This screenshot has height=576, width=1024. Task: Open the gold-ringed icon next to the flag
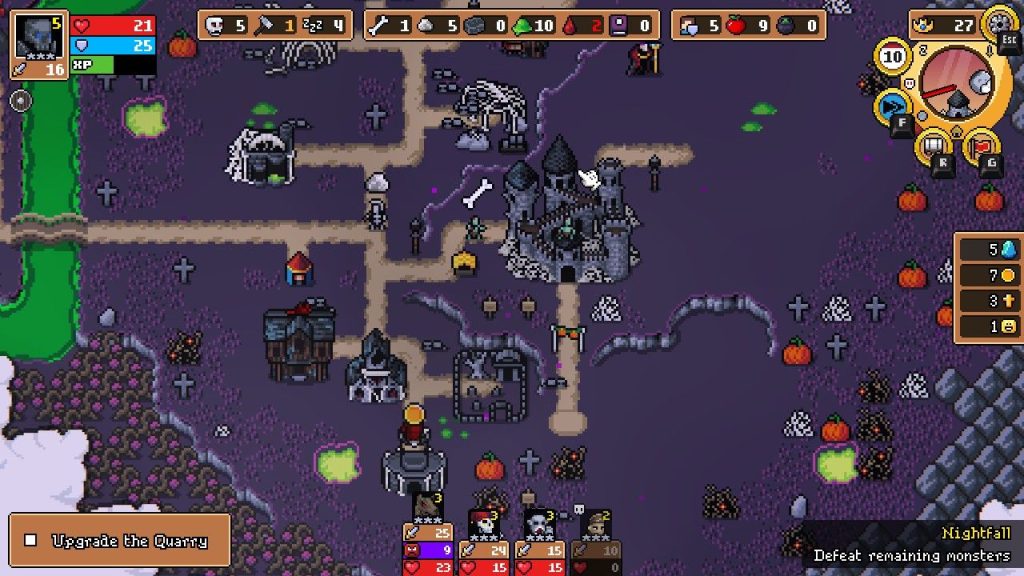coord(933,146)
